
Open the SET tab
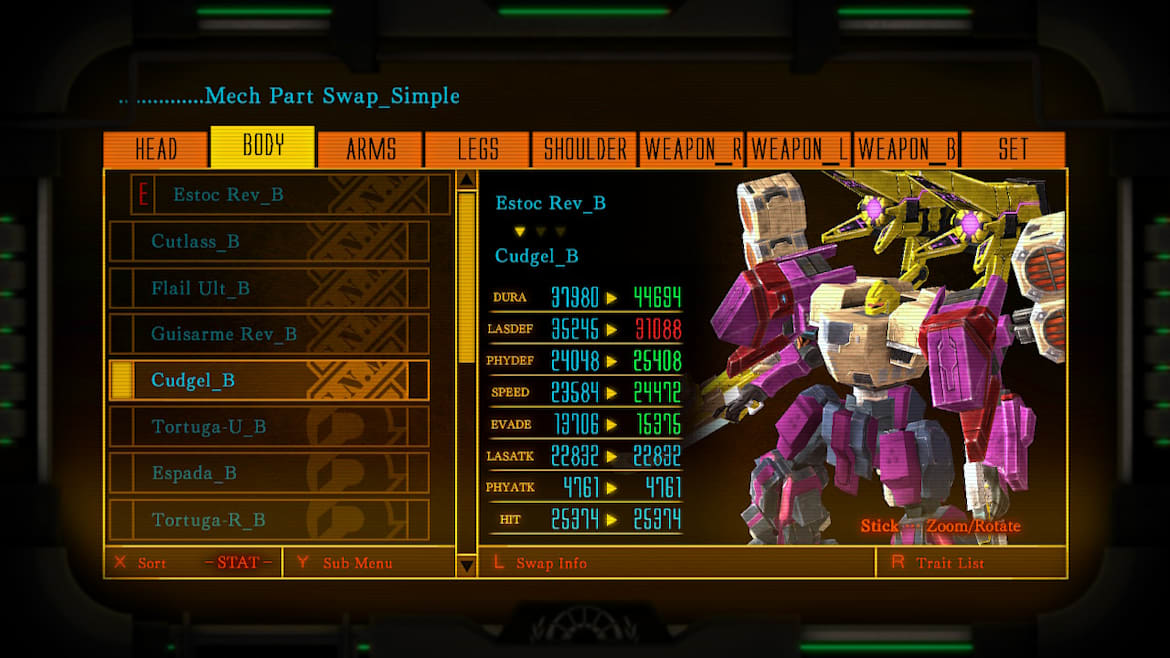click(1012, 150)
